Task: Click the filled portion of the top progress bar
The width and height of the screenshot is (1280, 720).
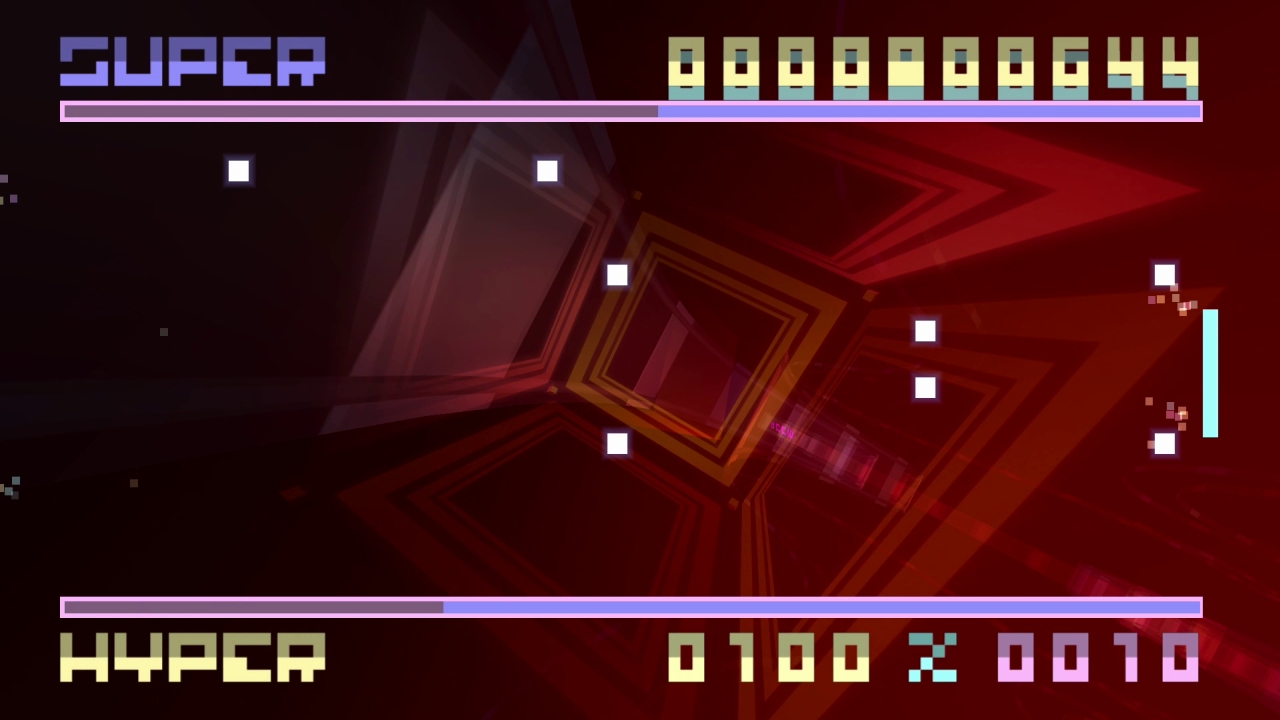Action: click(x=360, y=112)
